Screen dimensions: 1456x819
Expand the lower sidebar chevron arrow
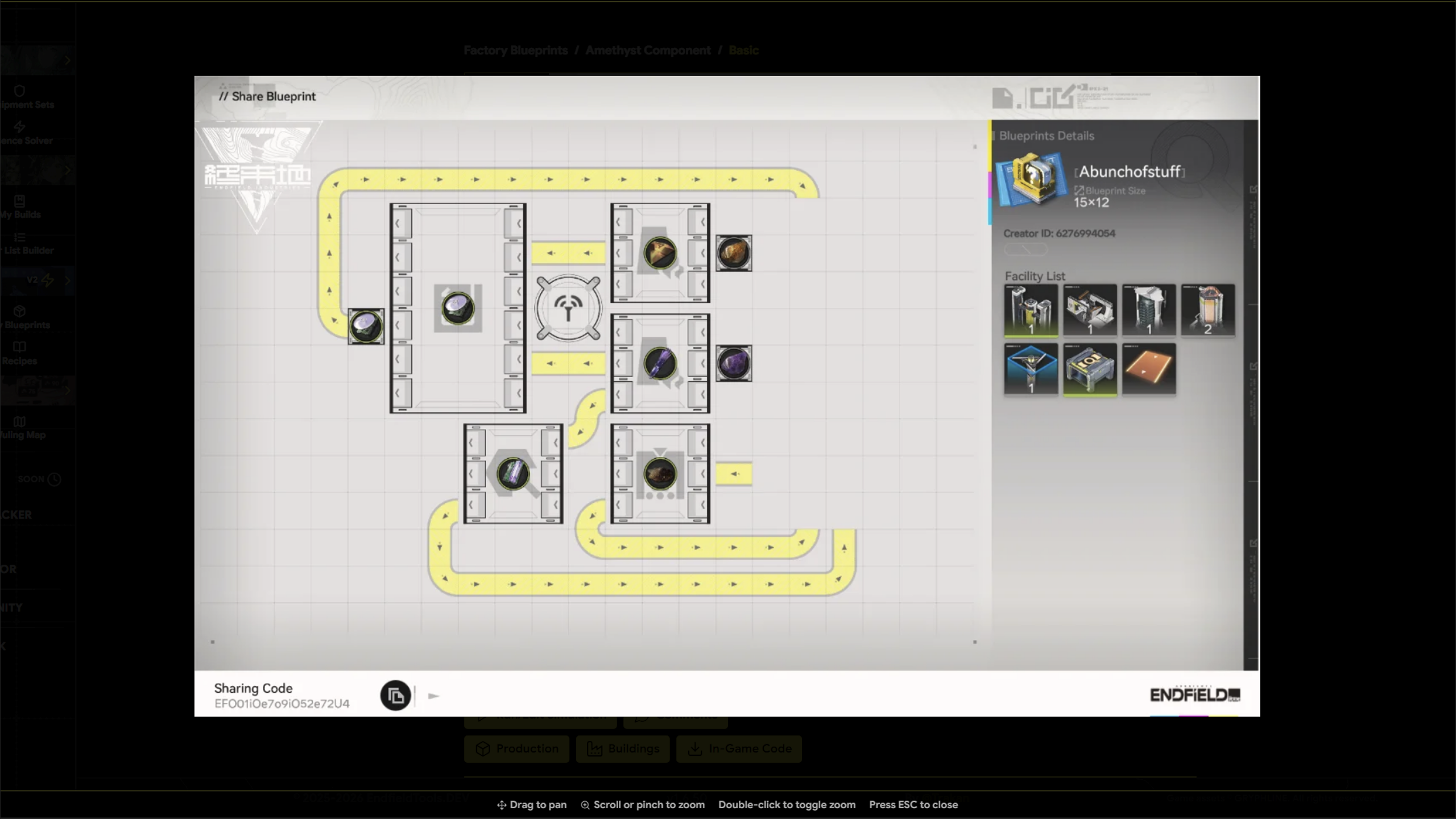68,391
